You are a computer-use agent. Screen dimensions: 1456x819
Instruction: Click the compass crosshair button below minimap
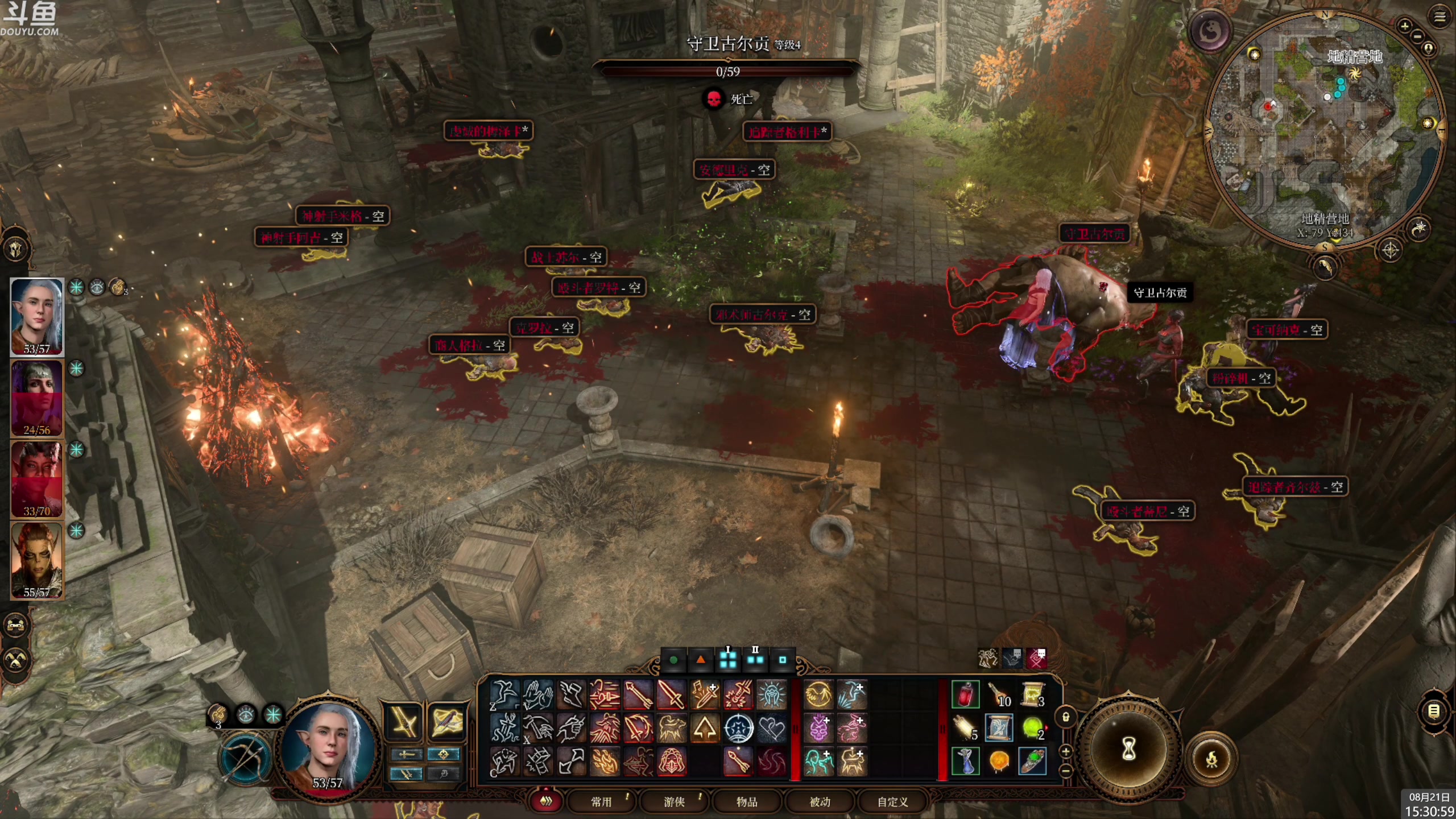[1391, 250]
